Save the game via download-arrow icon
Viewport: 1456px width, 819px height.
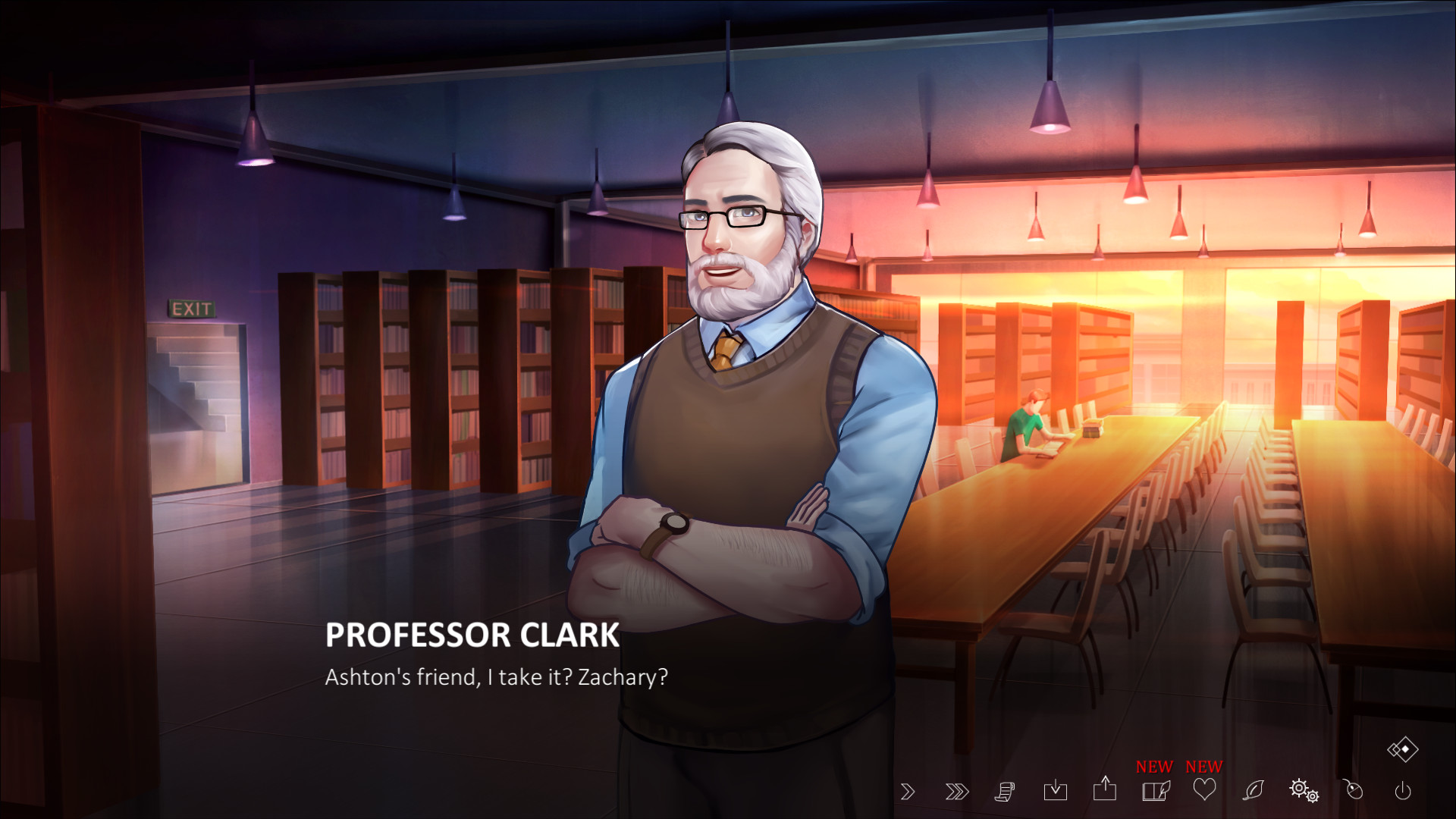(x=1056, y=790)
